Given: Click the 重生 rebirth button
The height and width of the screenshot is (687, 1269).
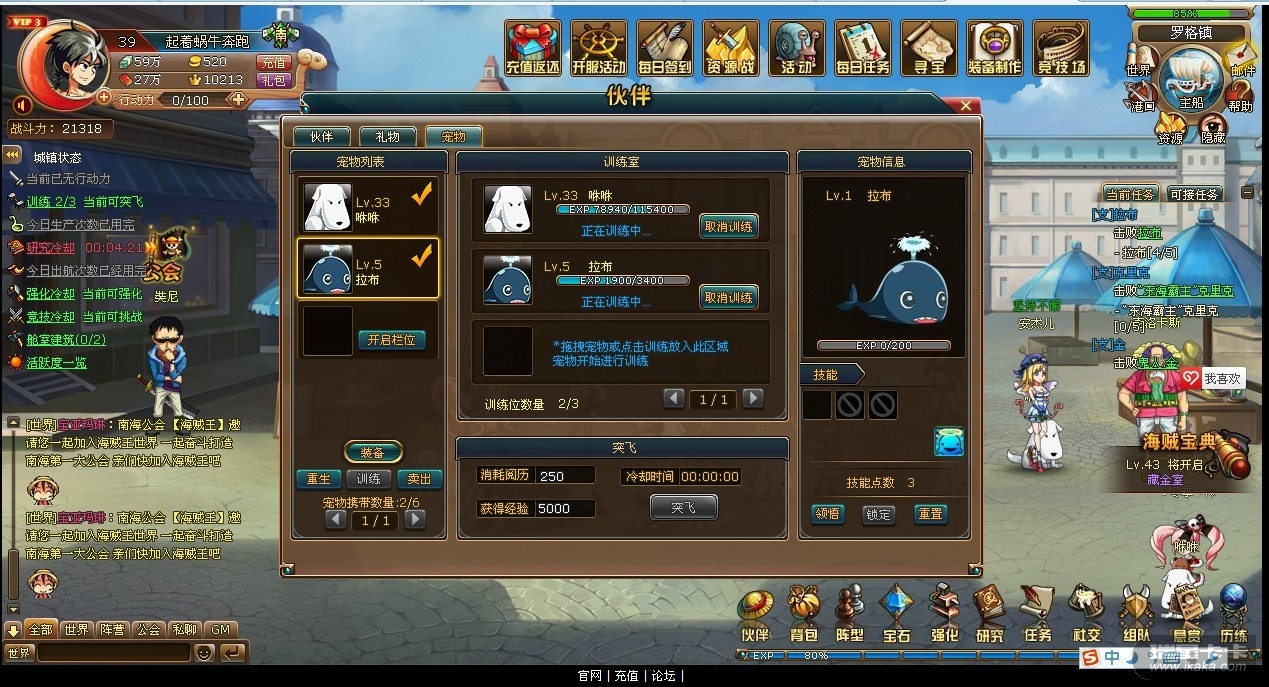Looking at the screenshot, I should click(318, 479).
